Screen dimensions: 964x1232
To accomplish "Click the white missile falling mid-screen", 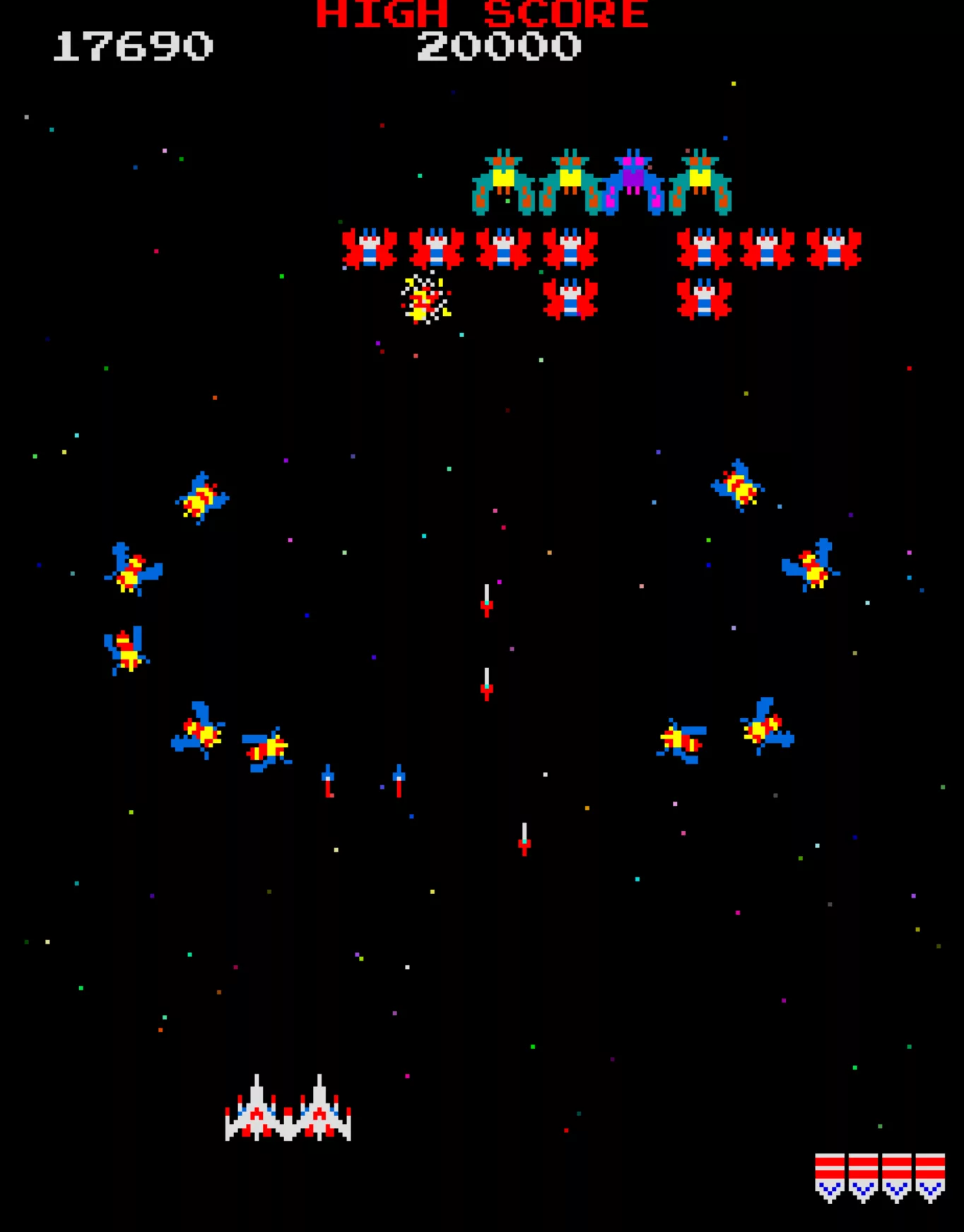I will coord(486,608).
